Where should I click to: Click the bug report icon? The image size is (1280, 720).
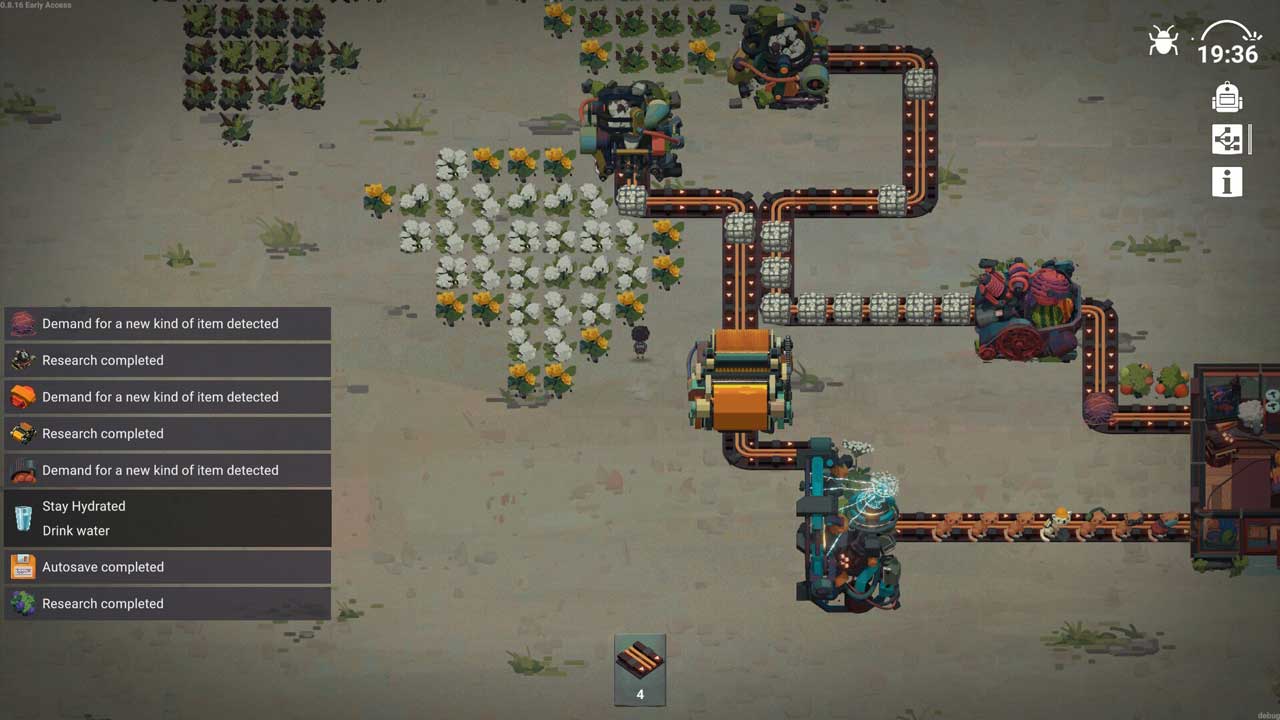[x=1163, y=42]
